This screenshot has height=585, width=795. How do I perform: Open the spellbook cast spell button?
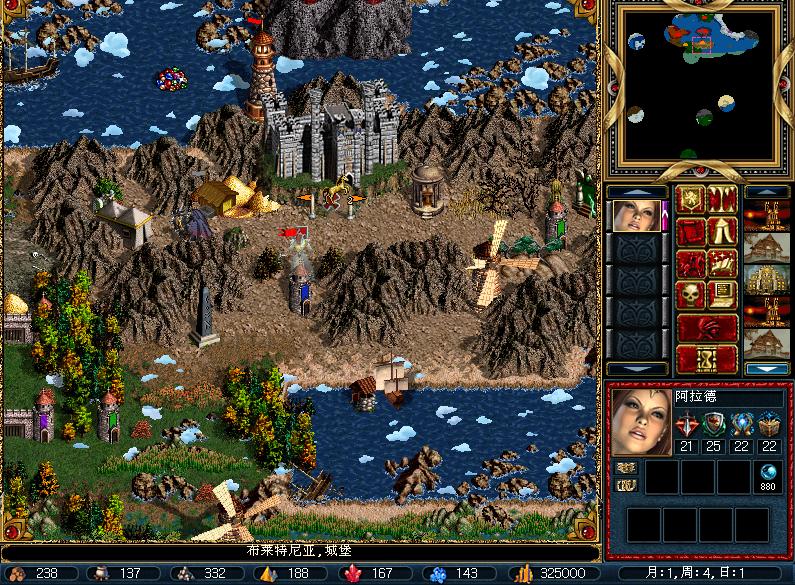[x=723, y=264]
